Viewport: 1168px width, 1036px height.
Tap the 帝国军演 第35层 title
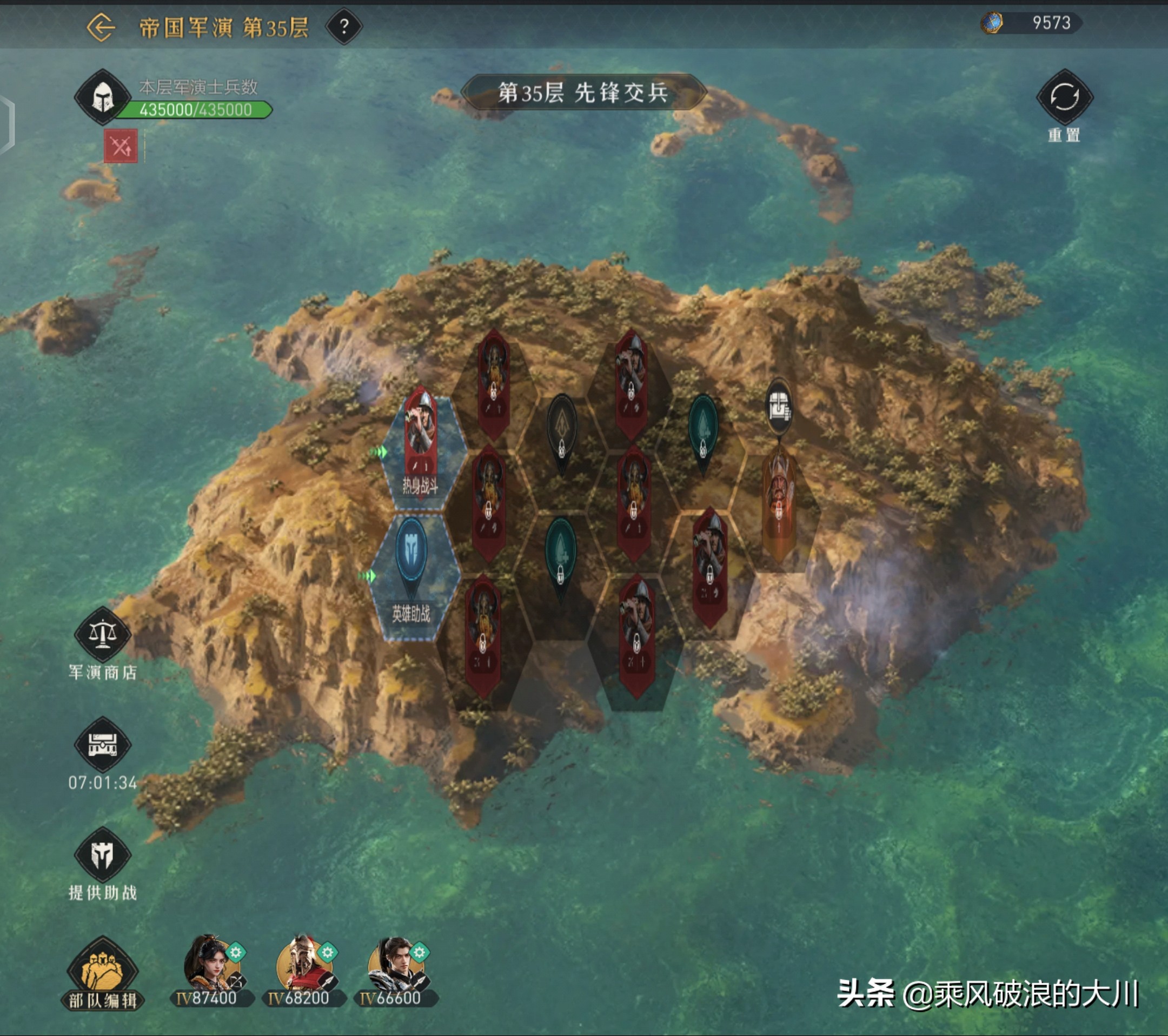click(x=223, y=26)
